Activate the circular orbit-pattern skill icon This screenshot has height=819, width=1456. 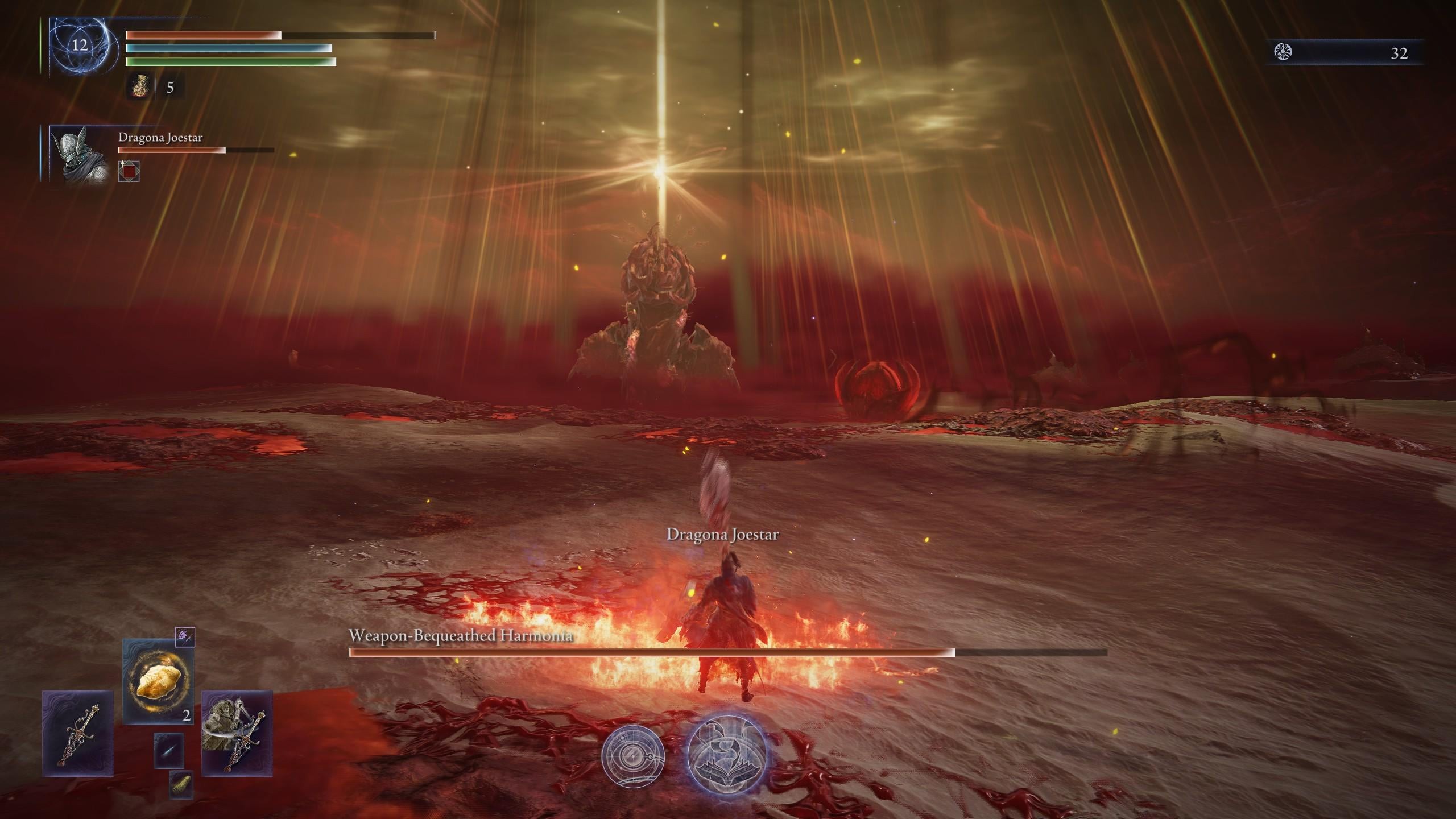(x=632, y=755)
